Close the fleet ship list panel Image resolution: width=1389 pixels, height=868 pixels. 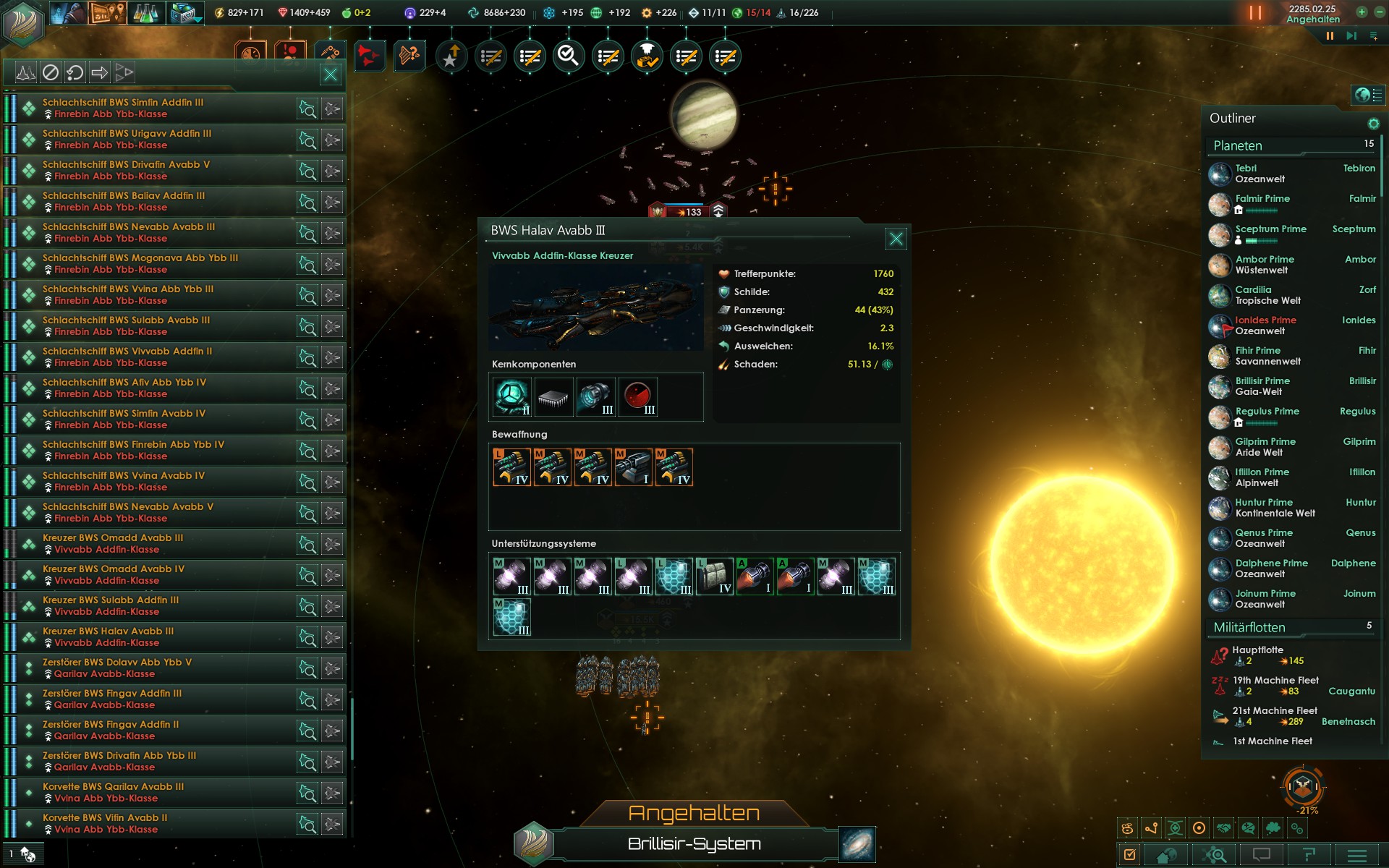[x=331, y=74]
